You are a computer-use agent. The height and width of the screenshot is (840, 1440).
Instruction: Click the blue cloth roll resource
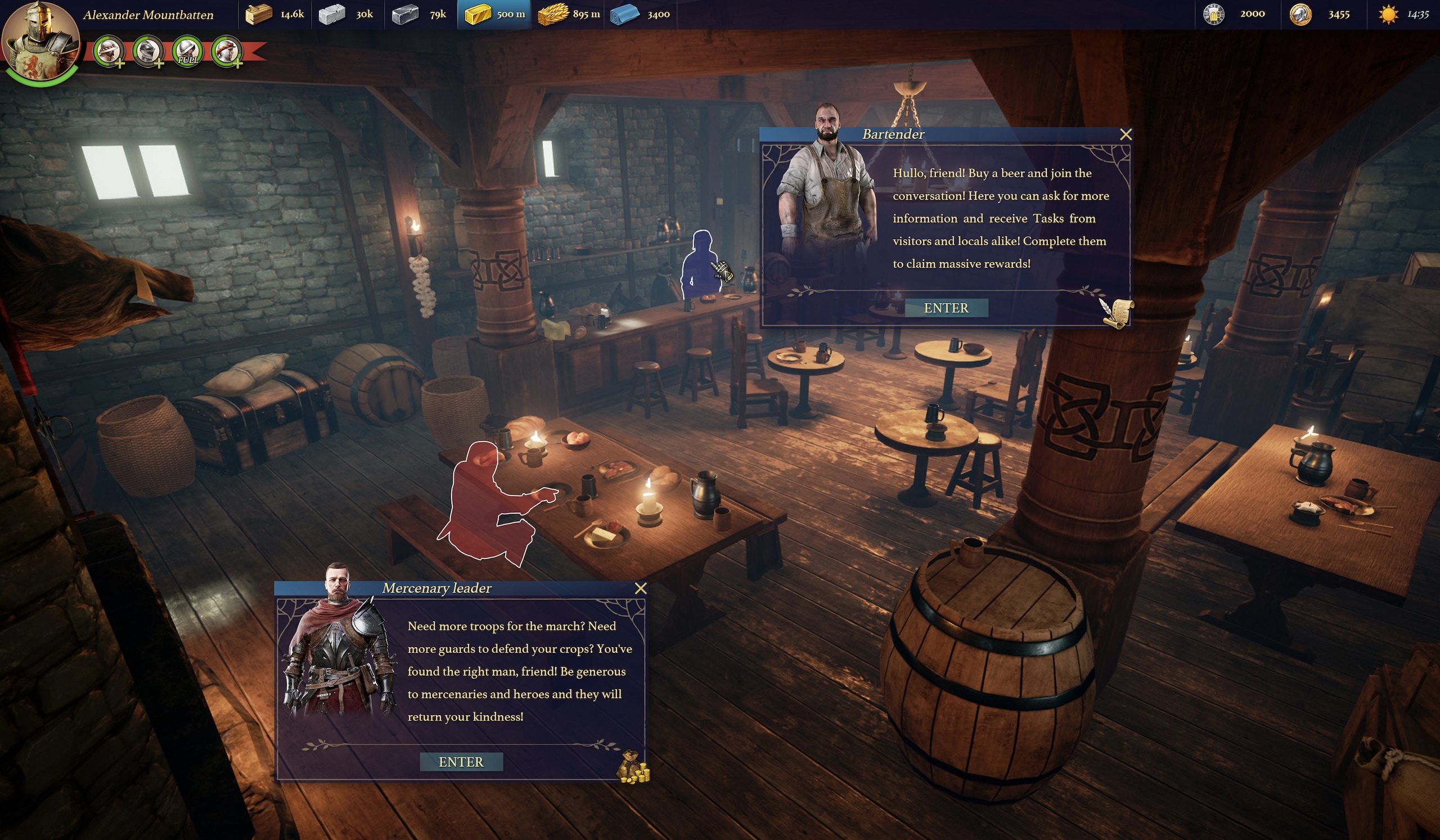(624, 14)
